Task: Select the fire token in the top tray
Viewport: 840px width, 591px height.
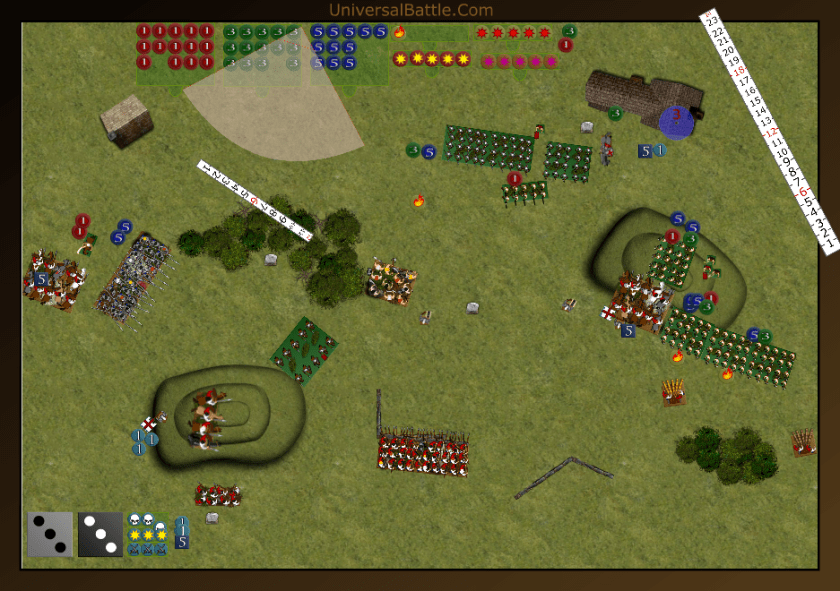Action: click(x=399, y=32)
